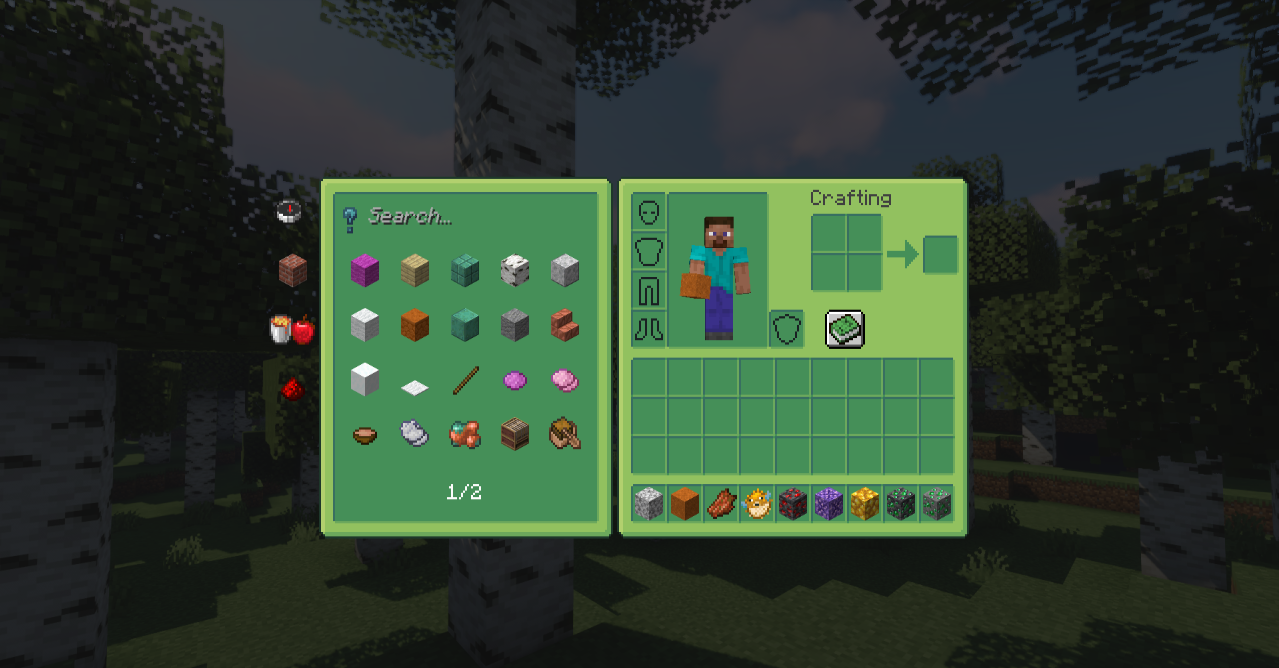1279x668 pixels.
Task: Select the lava bucket and apple tab
Action: (292, 329)
